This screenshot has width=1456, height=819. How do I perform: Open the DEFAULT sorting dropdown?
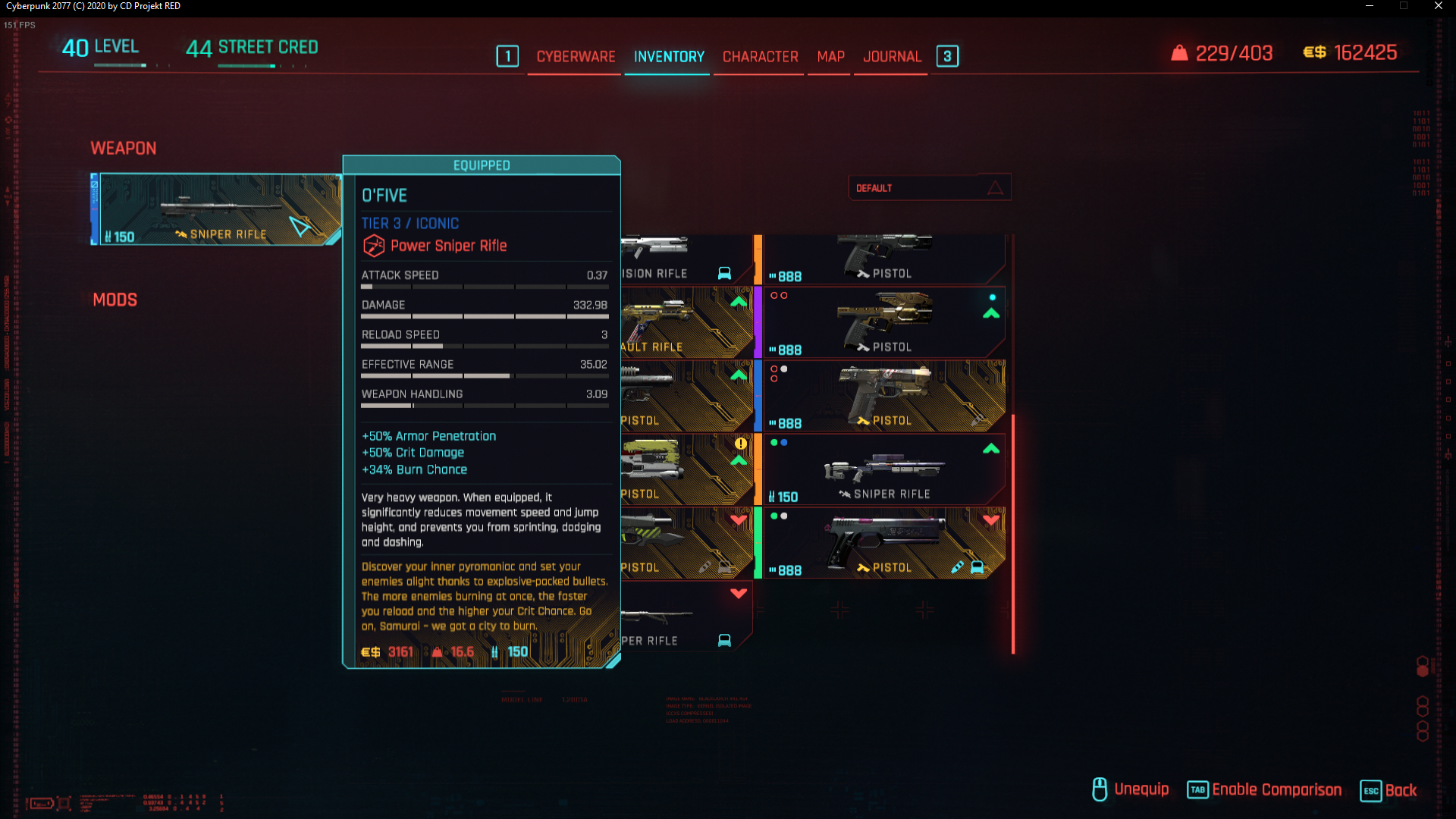(x=929, y=187)
